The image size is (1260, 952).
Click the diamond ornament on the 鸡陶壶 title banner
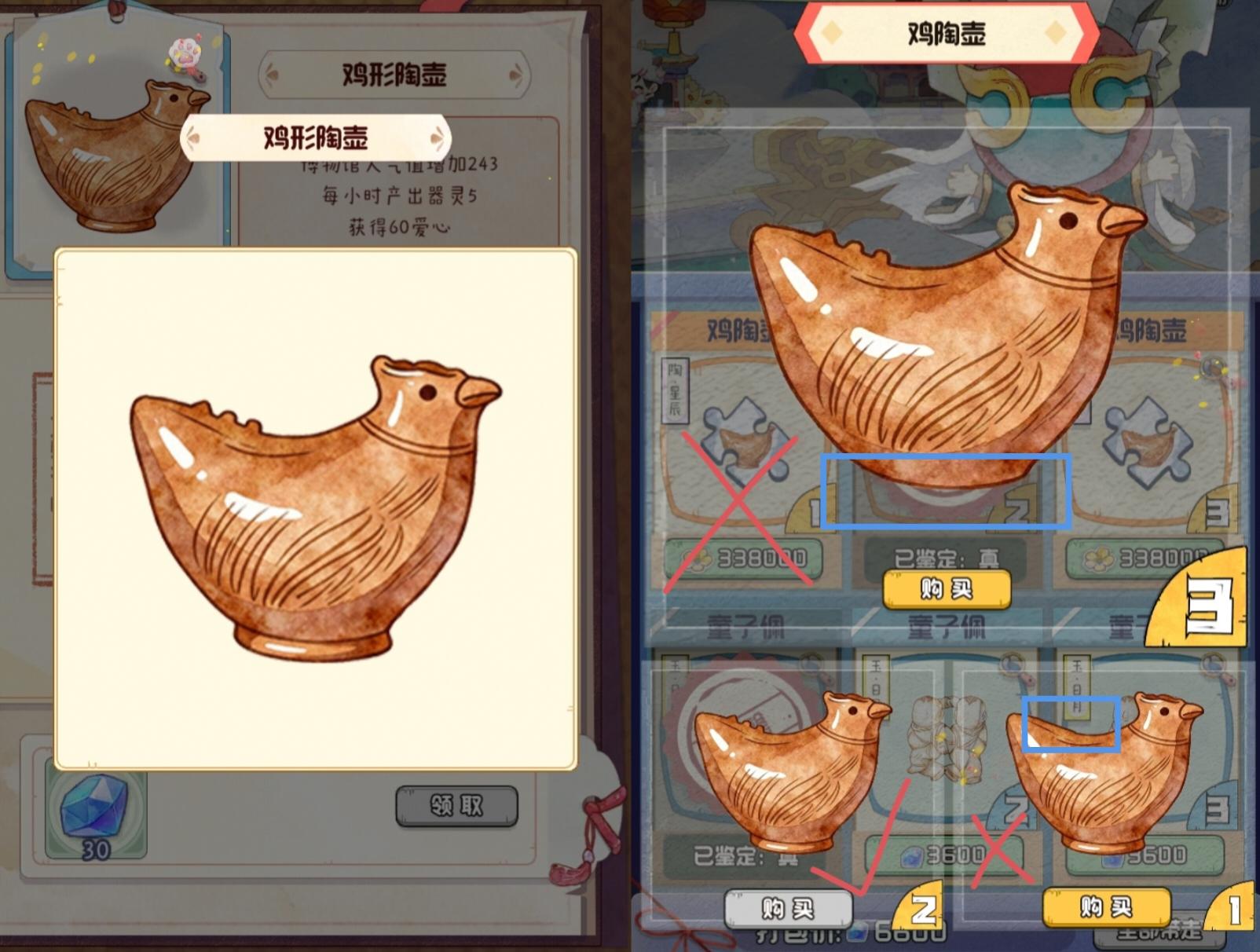(x=830, y=32)
